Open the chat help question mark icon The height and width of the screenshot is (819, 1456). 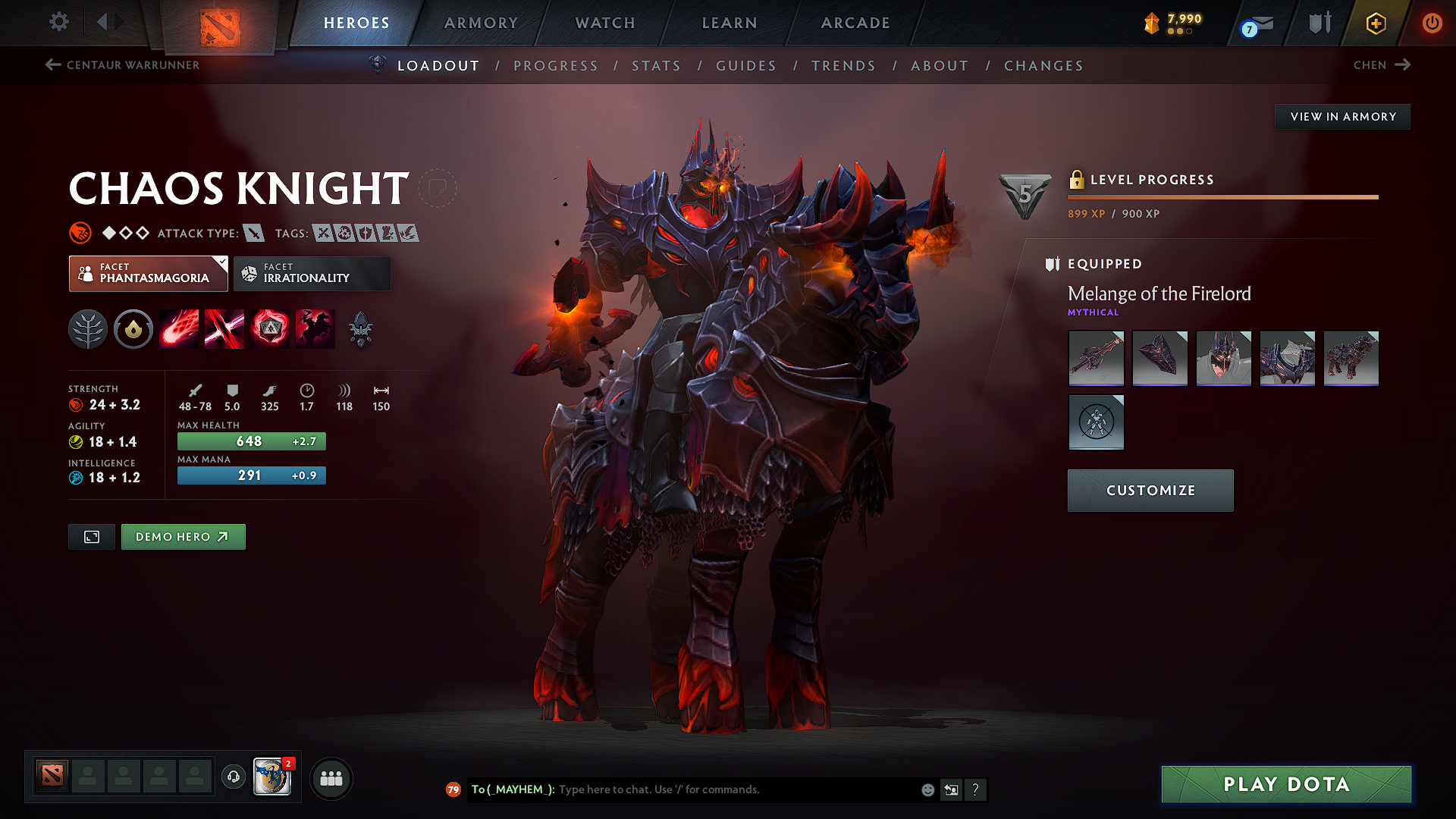click(x=976, y=789)
